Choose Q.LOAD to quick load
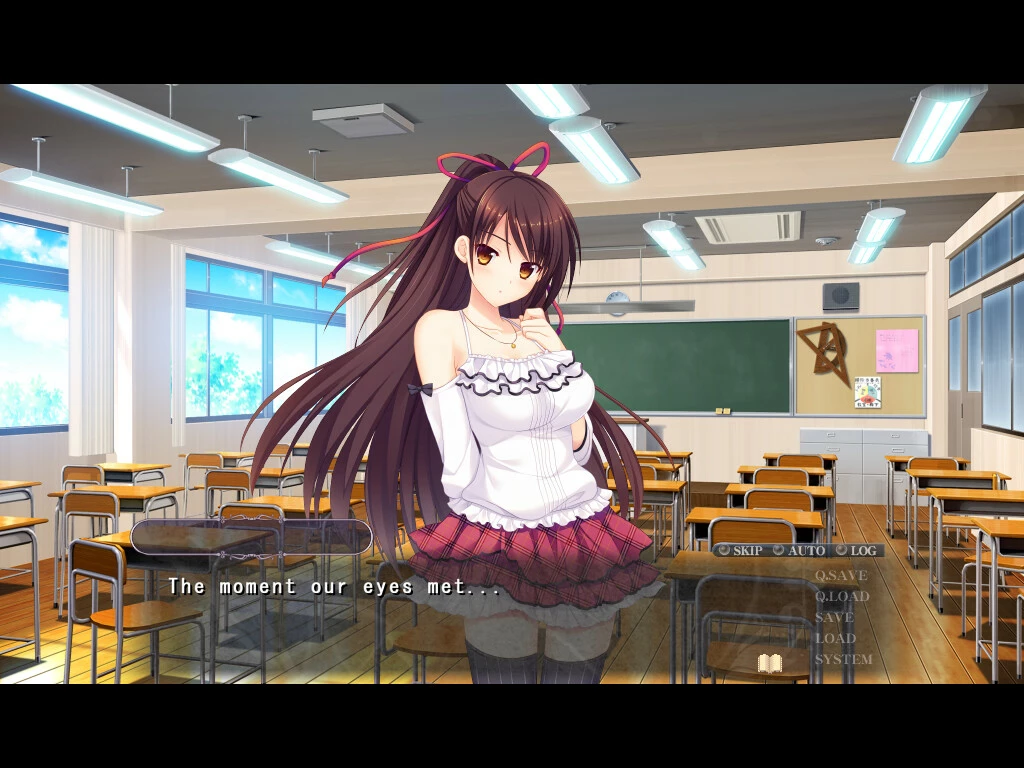 (x=841, y=597)
